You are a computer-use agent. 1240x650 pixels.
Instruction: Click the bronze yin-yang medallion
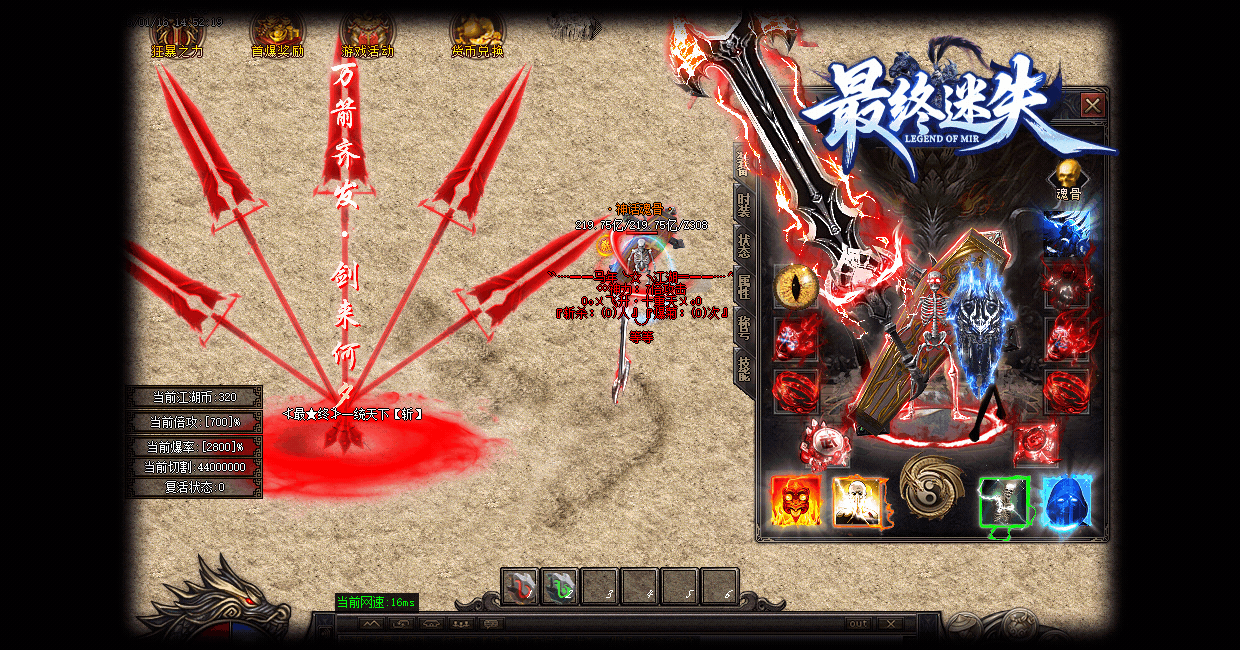pyautogui.click(x=931, y=486)
